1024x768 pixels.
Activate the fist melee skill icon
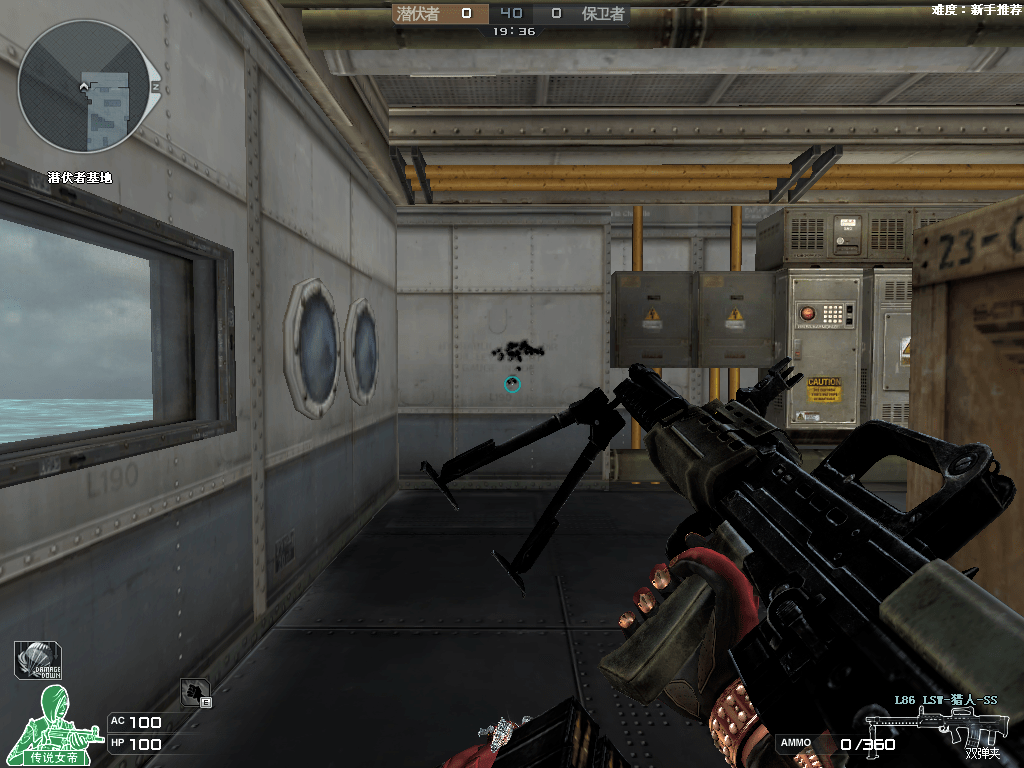tap(195, 691)
